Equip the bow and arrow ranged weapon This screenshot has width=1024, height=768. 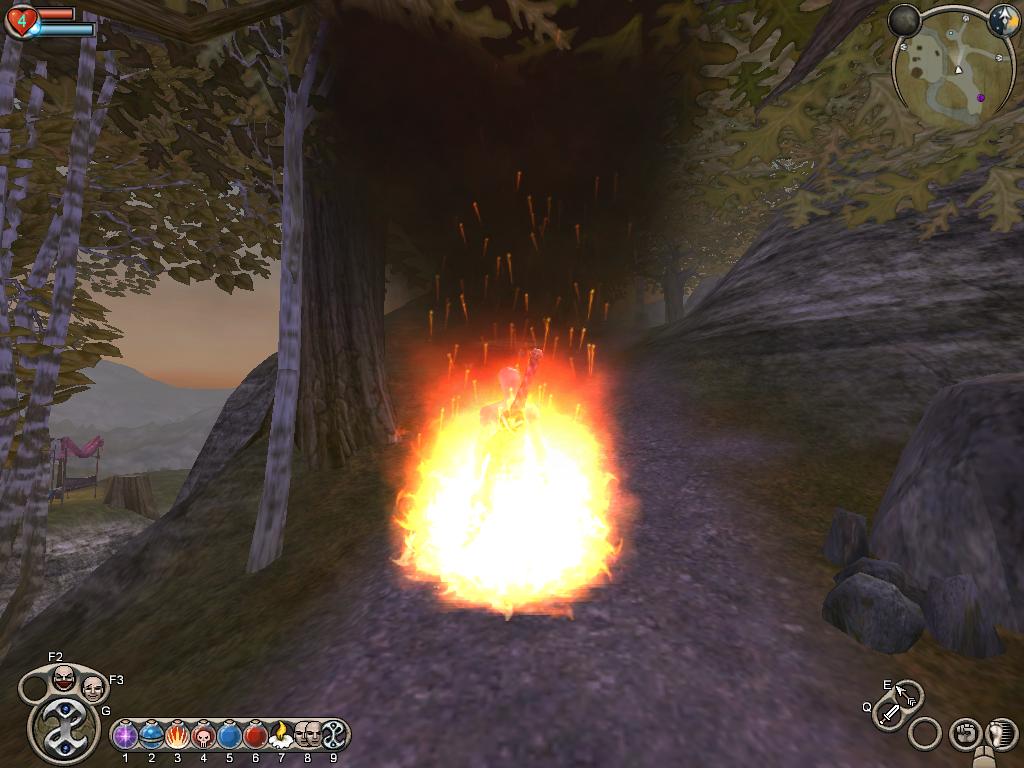point(908,693)
